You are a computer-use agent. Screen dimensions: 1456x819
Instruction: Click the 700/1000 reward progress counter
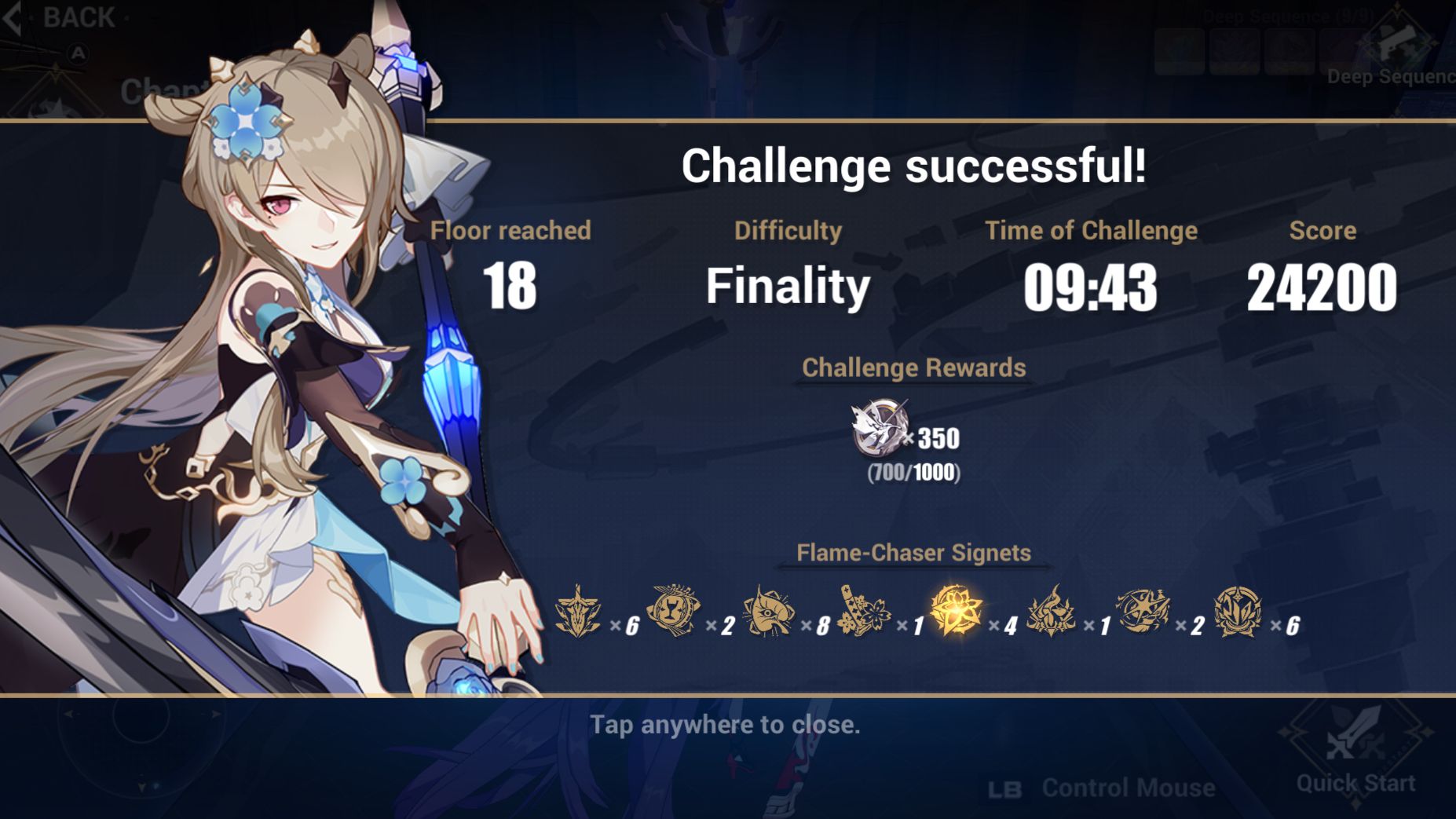[913, 473]
